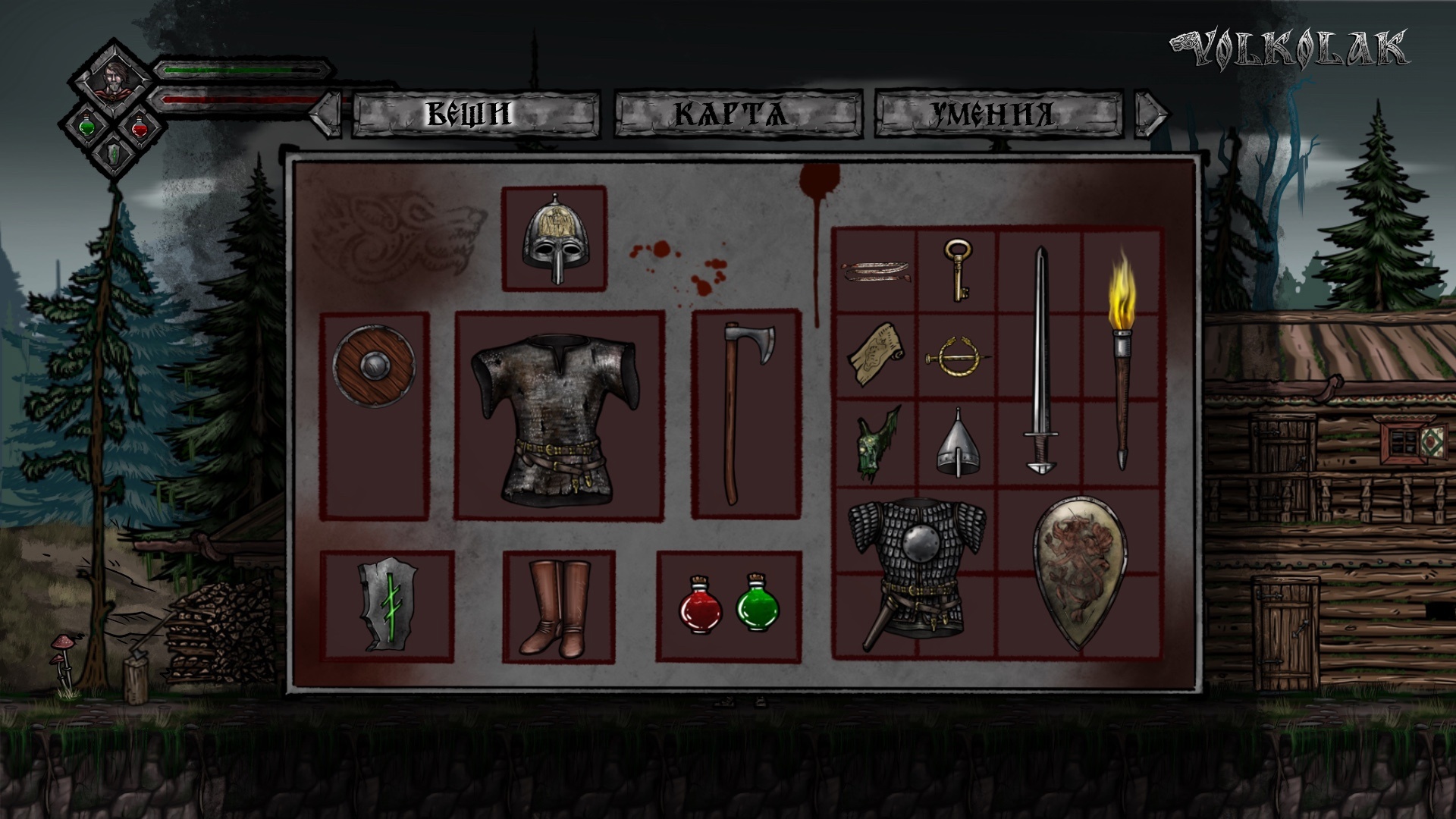
Task: Pick the parchment scroll in inventory
Action: (x=876, y=356)
